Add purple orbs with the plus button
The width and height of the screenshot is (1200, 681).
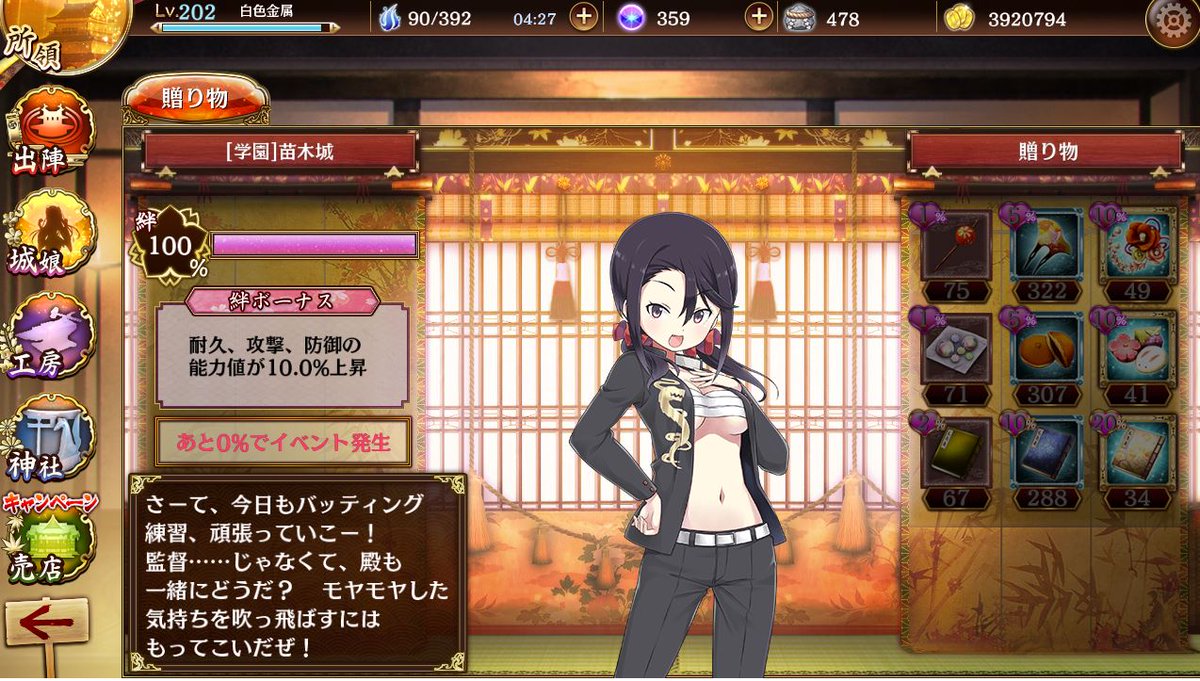pyautogui.click(x=761, y=18)
